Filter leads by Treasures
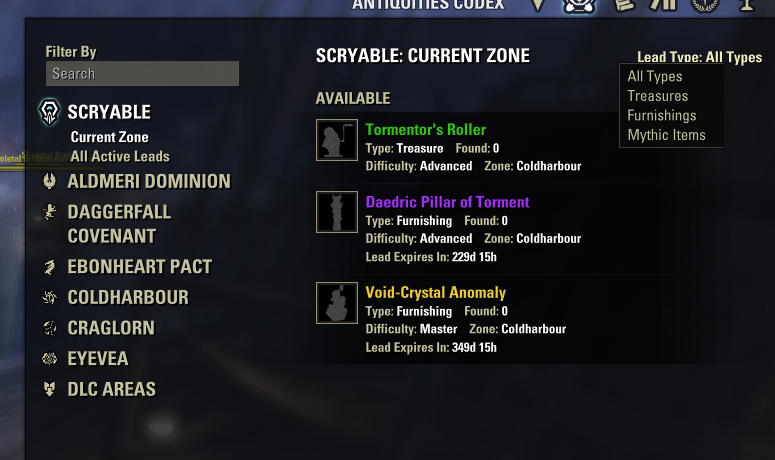This screenshot has height=460, width=775. (657, 96)
